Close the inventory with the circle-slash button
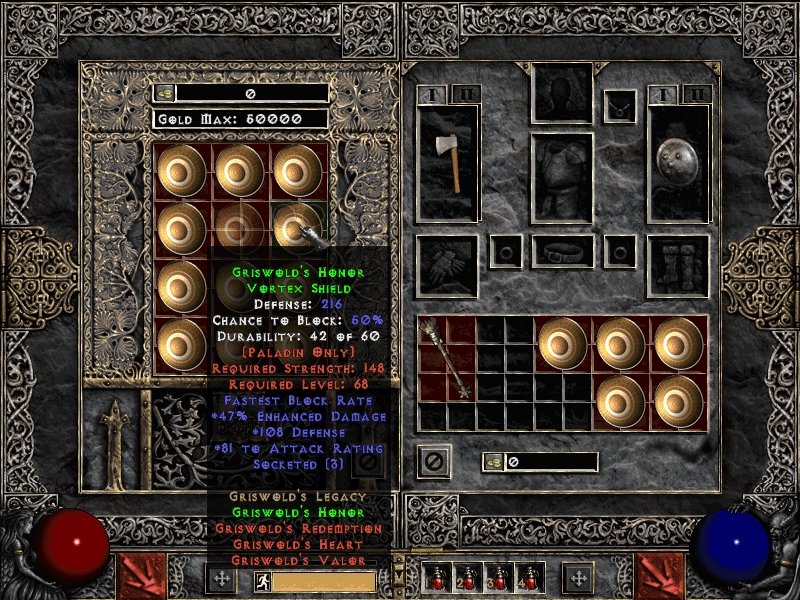Screen dimensions: 800x600 (434, 461)
